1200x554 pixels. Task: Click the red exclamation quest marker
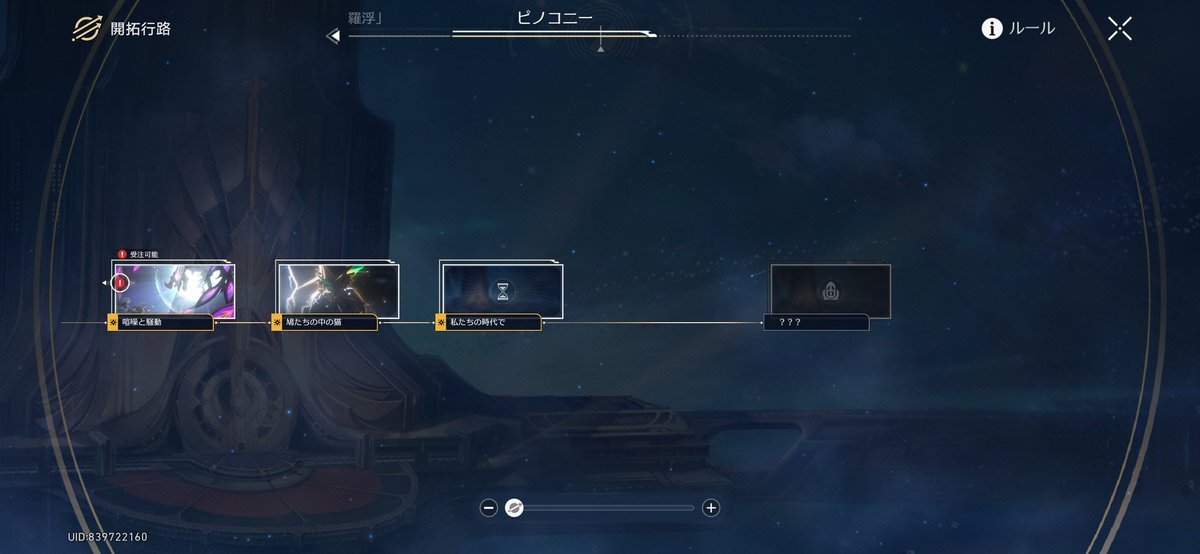[x=121, y=283]
